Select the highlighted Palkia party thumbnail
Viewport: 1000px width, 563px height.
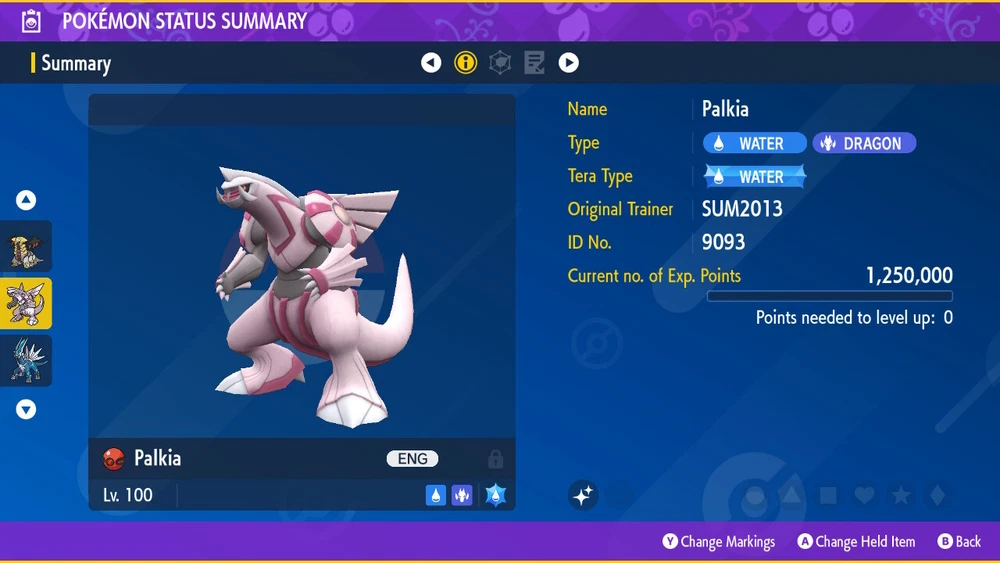[26, 304]
